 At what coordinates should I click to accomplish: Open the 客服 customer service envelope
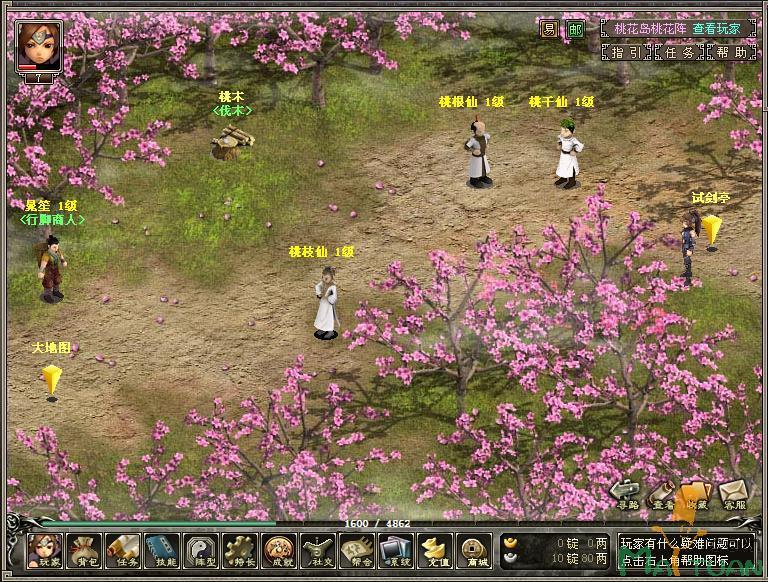point(734,493)
